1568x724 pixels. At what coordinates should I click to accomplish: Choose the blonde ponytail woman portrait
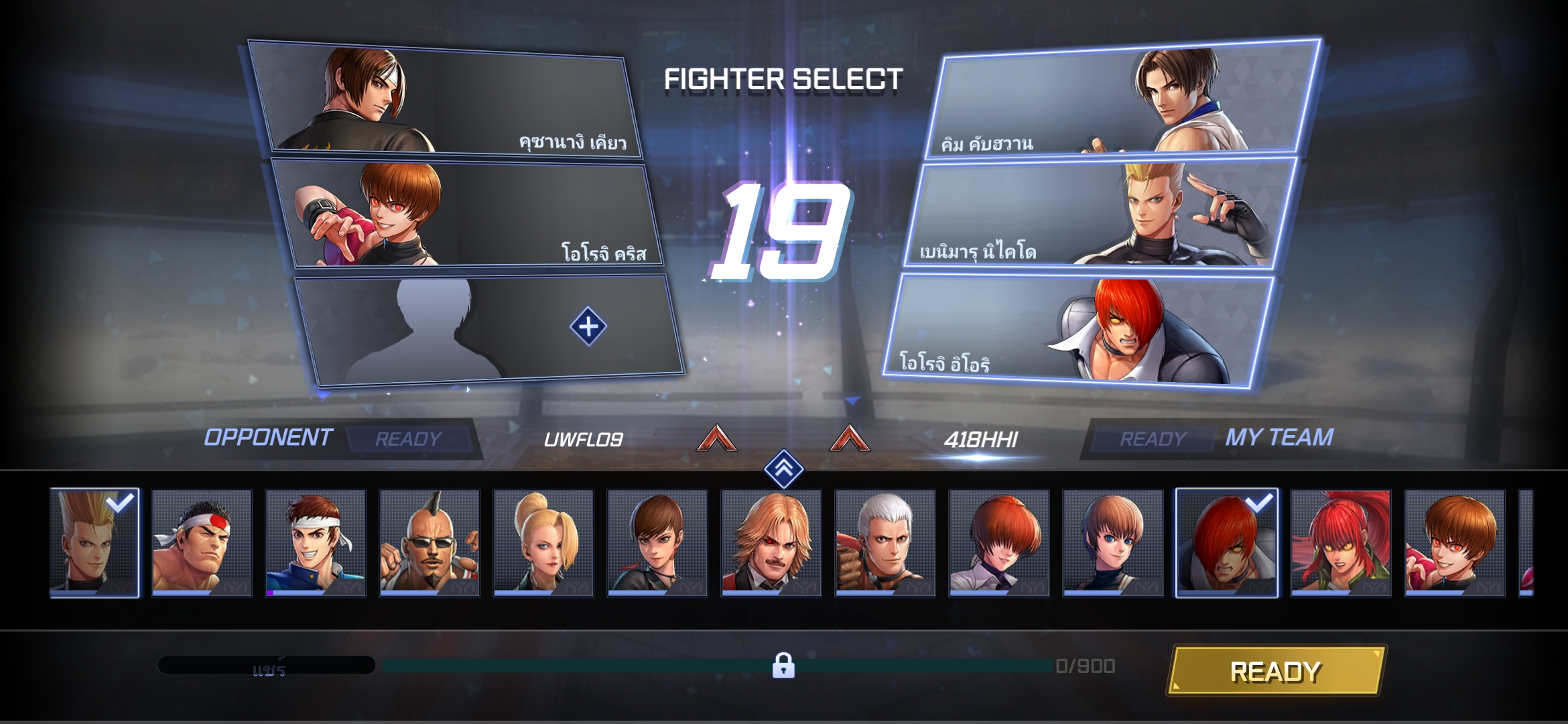pyautogui.click(x=543, y=543)
